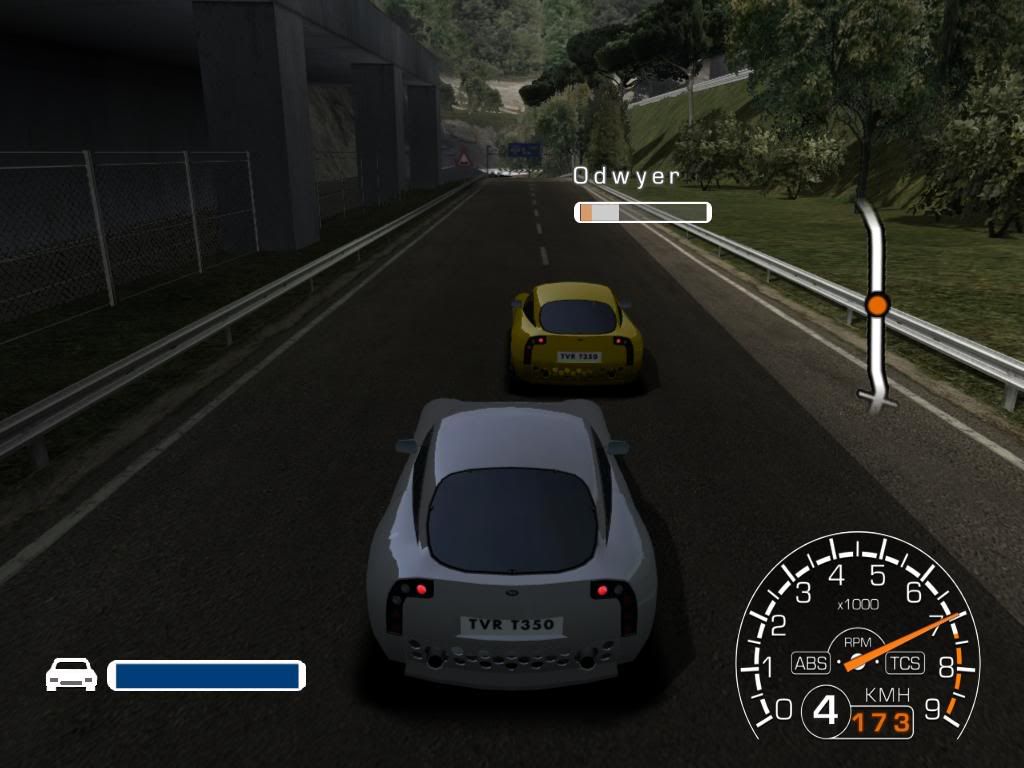Click the white car icon beside the blue bar
Viewport: 1024px width, 768px height.
pyautogui.click(x=71, y=675)
